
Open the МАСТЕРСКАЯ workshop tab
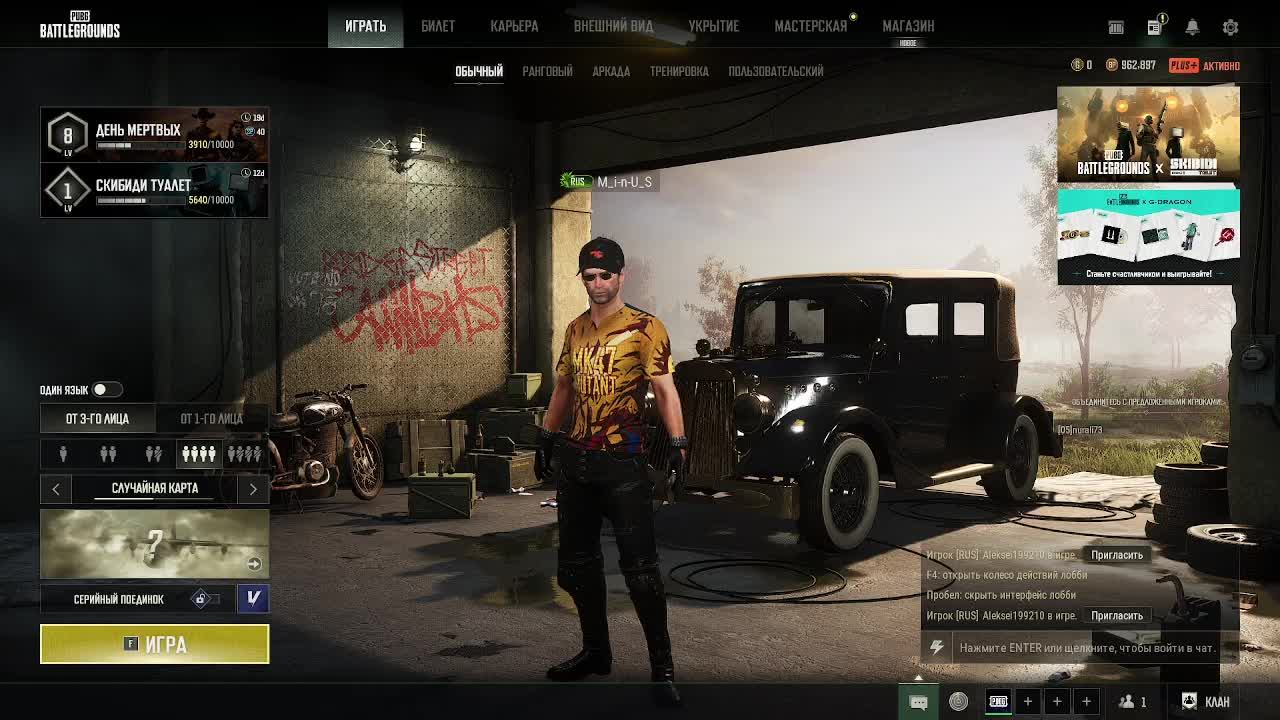coord(810,26)
